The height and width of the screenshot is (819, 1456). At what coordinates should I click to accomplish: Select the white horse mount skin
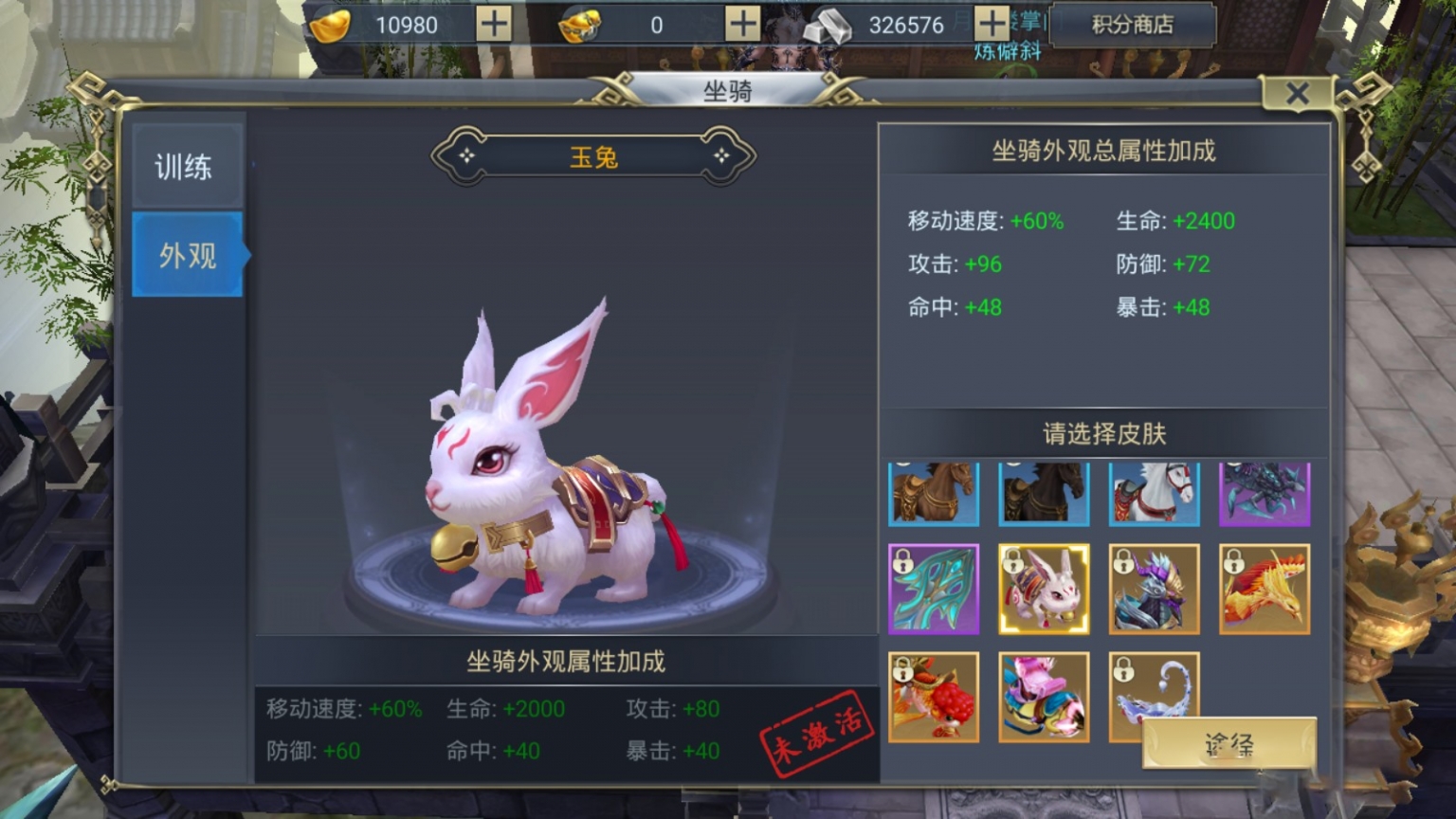[x=1155, y=494]
